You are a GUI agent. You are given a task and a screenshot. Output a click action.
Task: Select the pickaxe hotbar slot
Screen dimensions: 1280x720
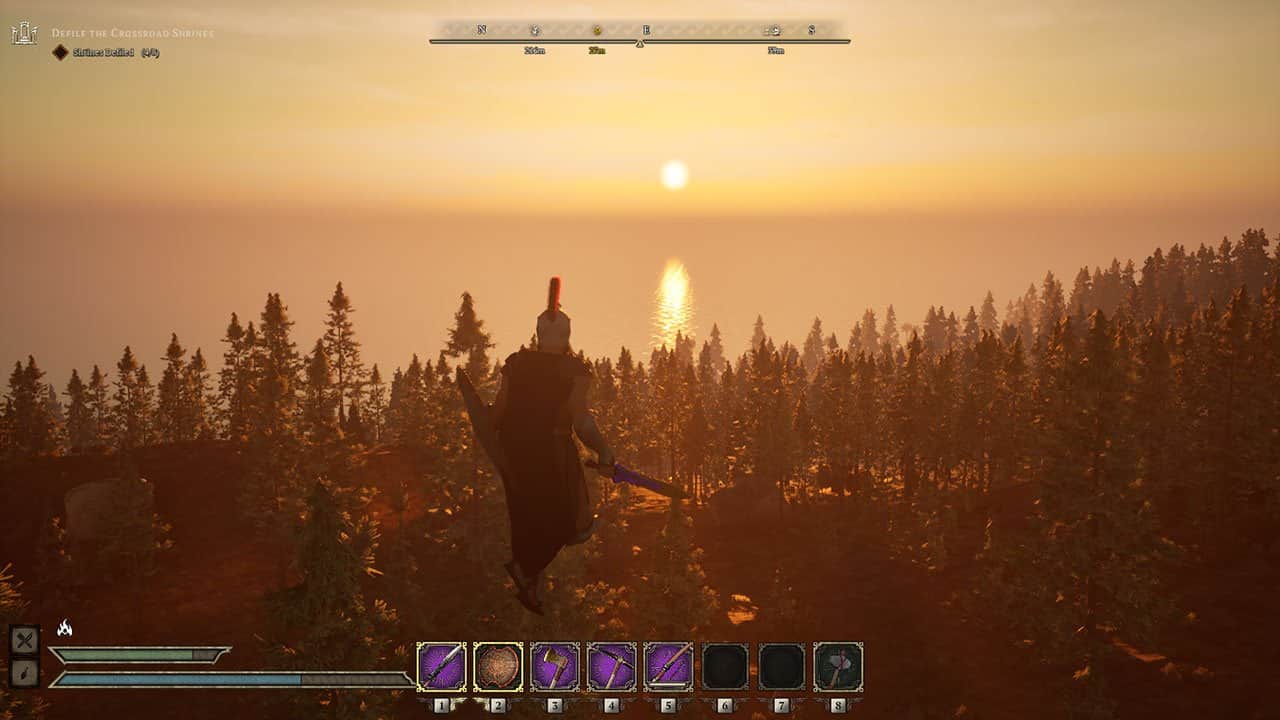[612, 666]
